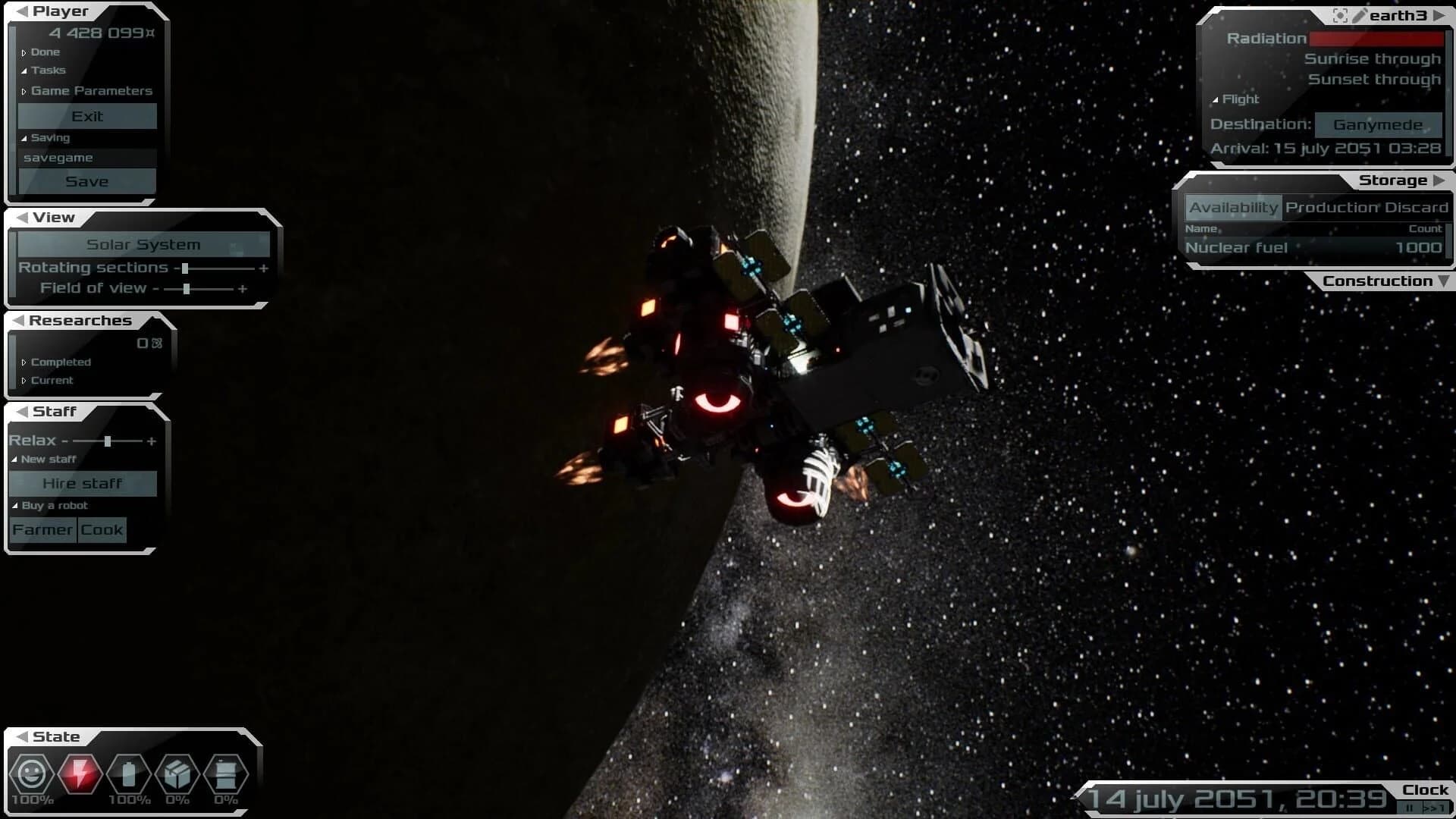Choose the Ganymede destination button
Image resolution: width=1456 pixels, height=819 pixels.
tap(1377, 124)
